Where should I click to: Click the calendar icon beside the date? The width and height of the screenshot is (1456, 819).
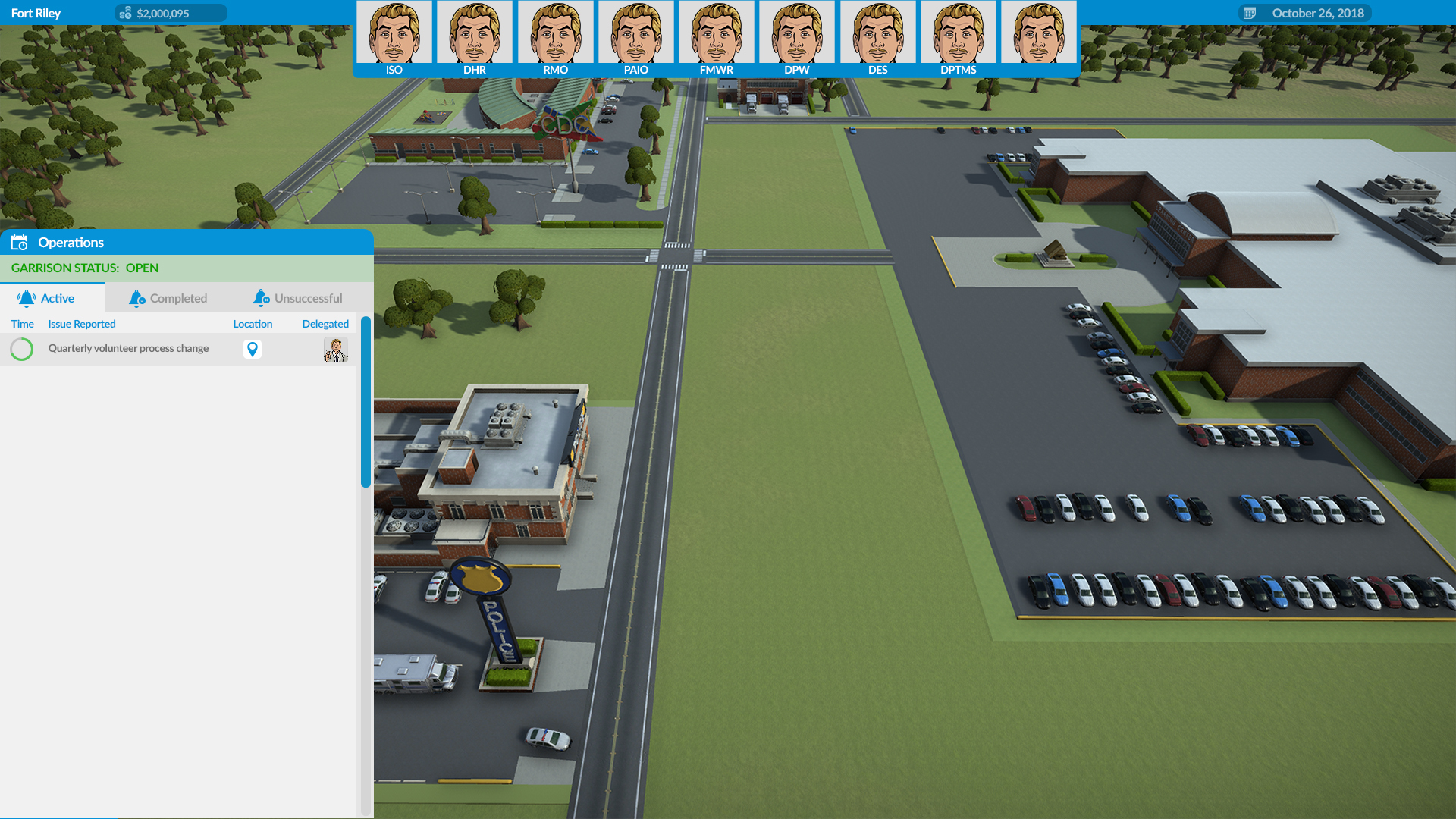click(1250, 13)
